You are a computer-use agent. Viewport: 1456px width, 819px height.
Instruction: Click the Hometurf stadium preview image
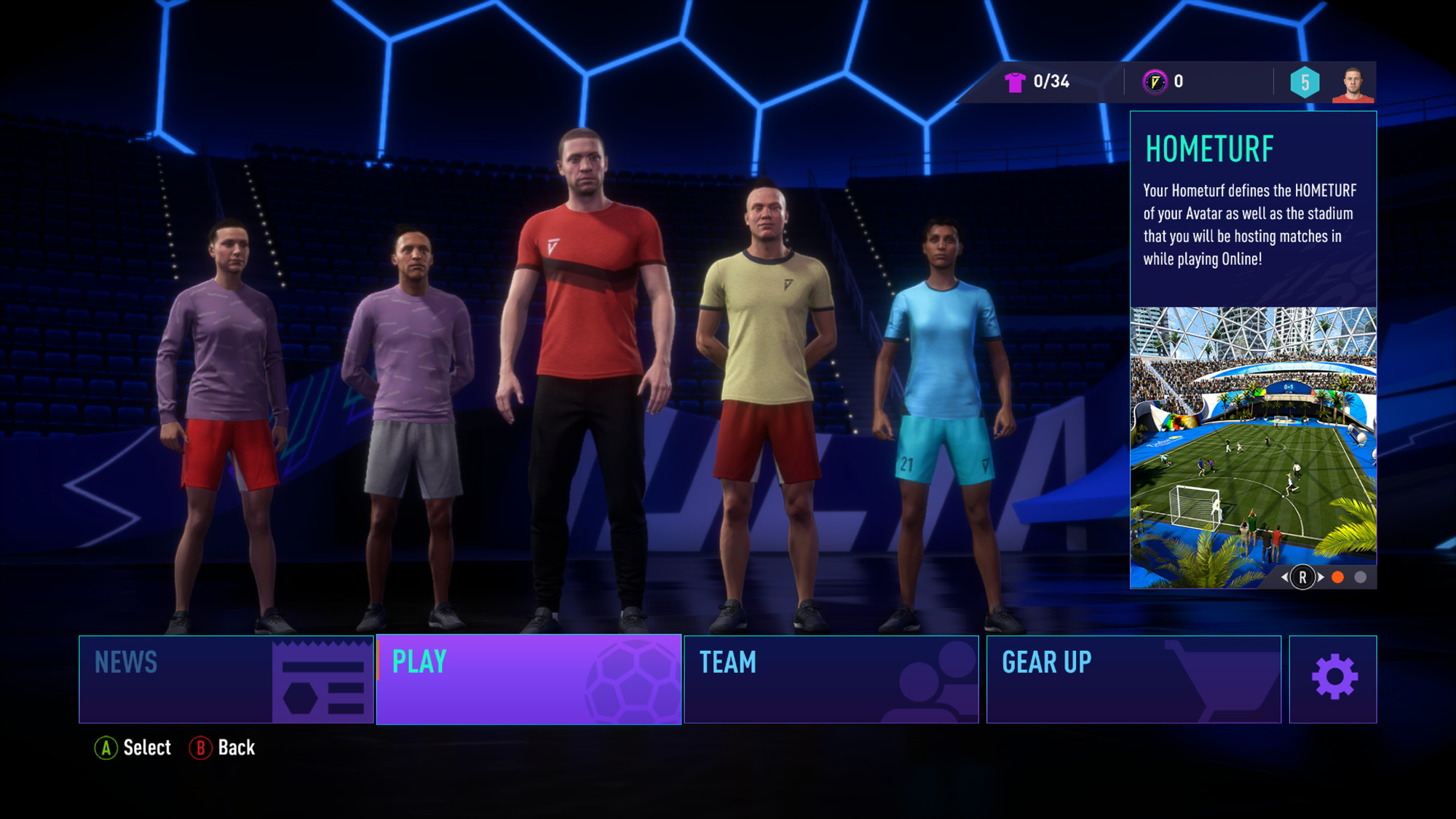(x=1253, y=437)
